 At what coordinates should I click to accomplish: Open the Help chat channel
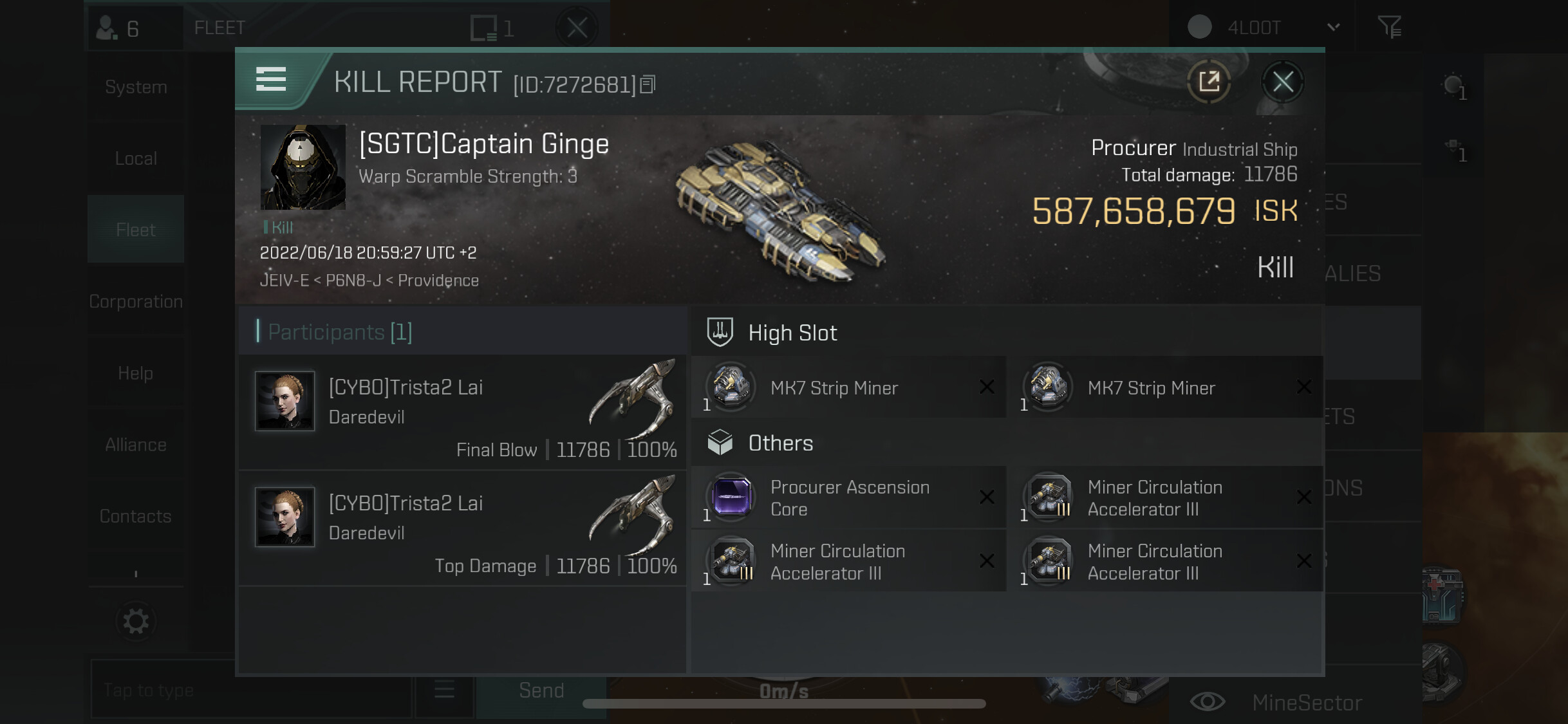point(136,373)
